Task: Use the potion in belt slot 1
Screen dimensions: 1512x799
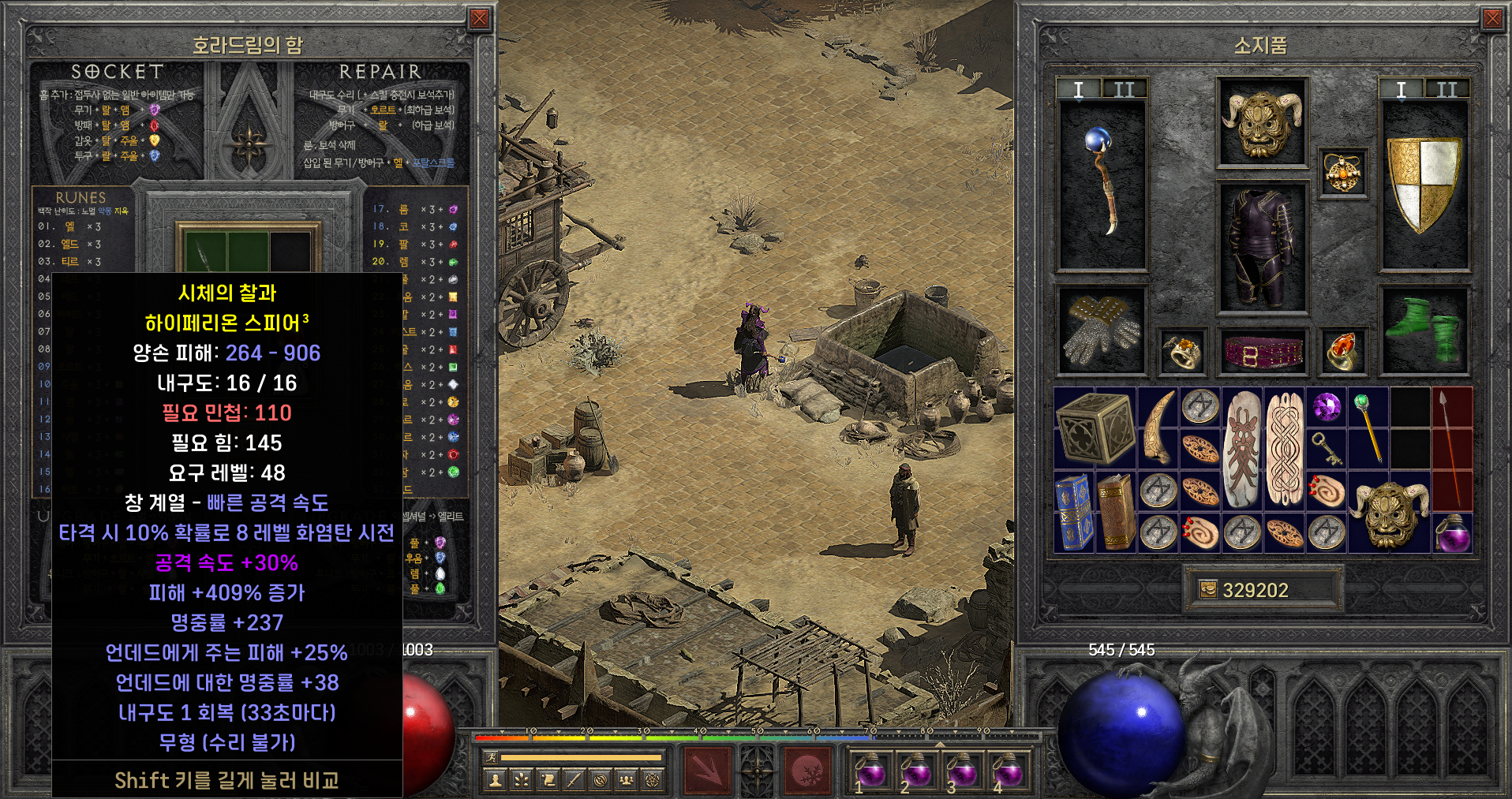Action: (870, 768)
